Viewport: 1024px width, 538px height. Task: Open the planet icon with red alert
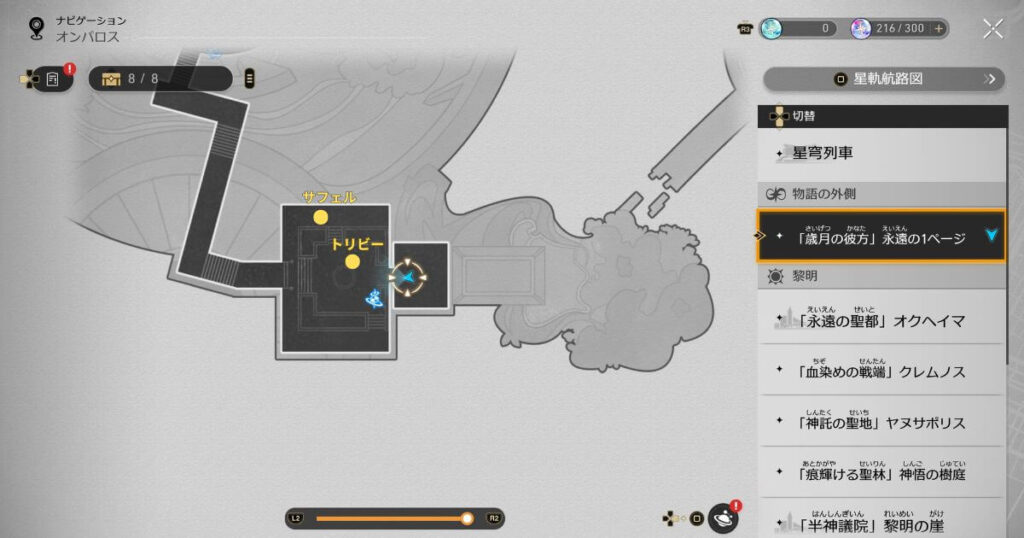pos(723,518)
